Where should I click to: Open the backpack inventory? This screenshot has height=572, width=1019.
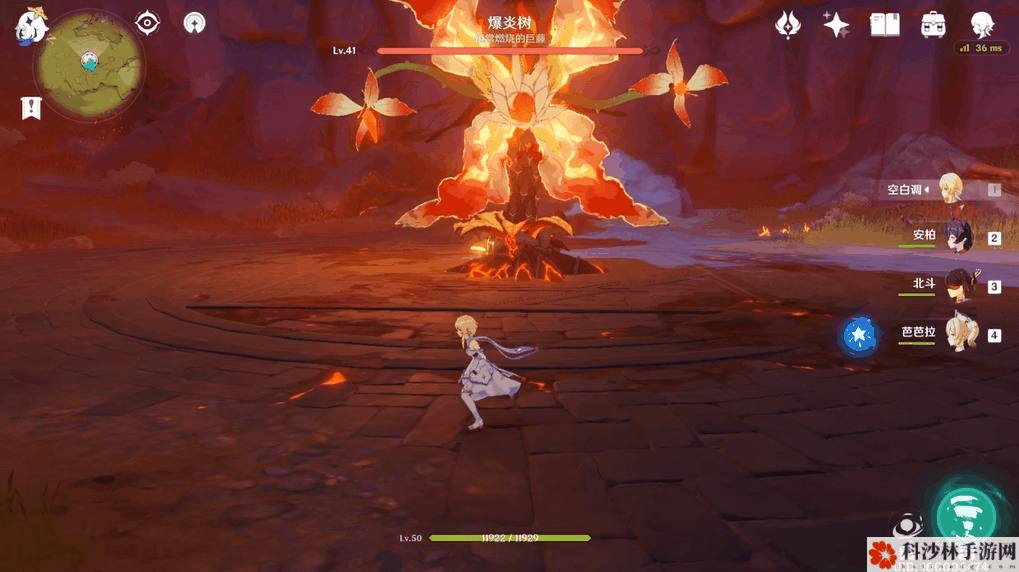(x=934, y=25)
